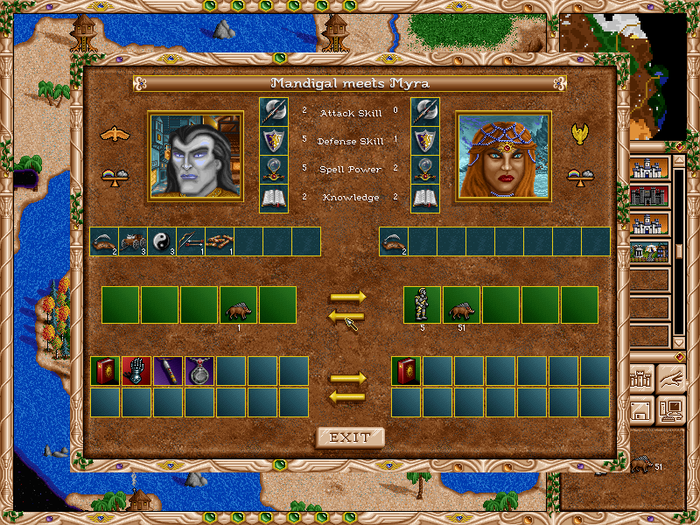The height and width of the screenshot is (525, 700).
Task: Open Myra's spell book artifact
Action: click(x=405, y=371)
